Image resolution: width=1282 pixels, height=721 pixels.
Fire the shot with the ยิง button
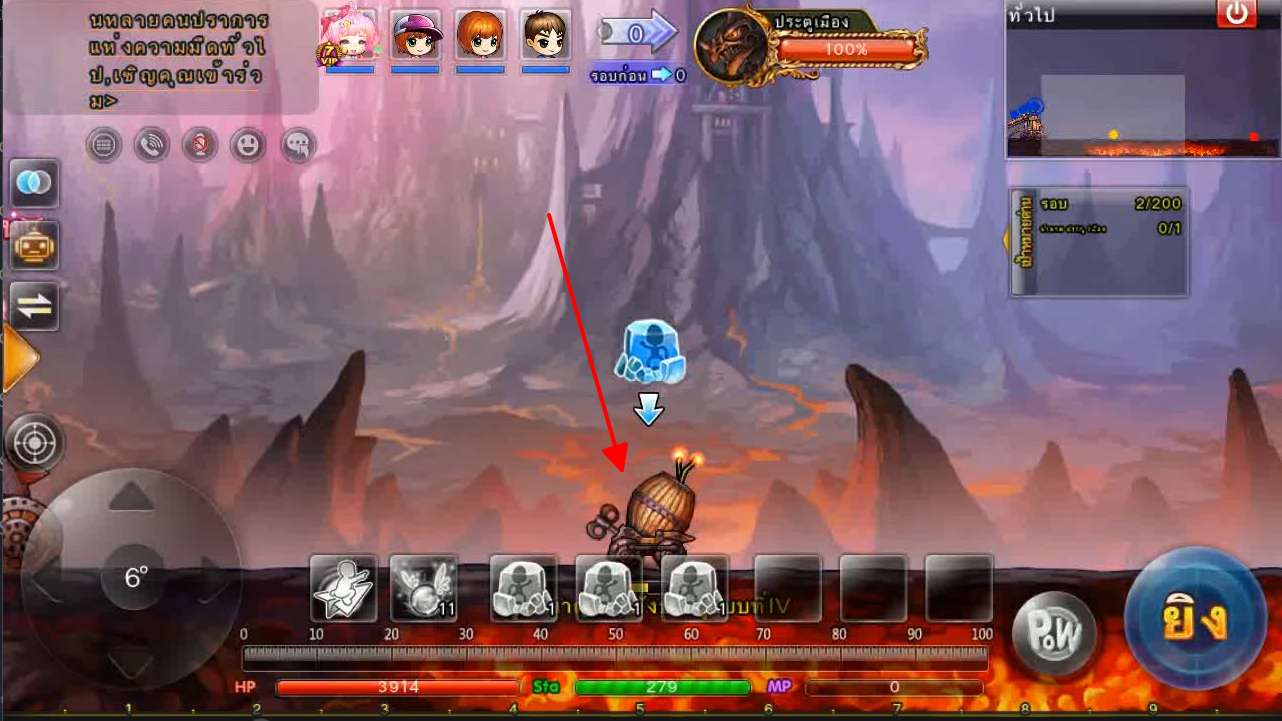pos(1195,619)
